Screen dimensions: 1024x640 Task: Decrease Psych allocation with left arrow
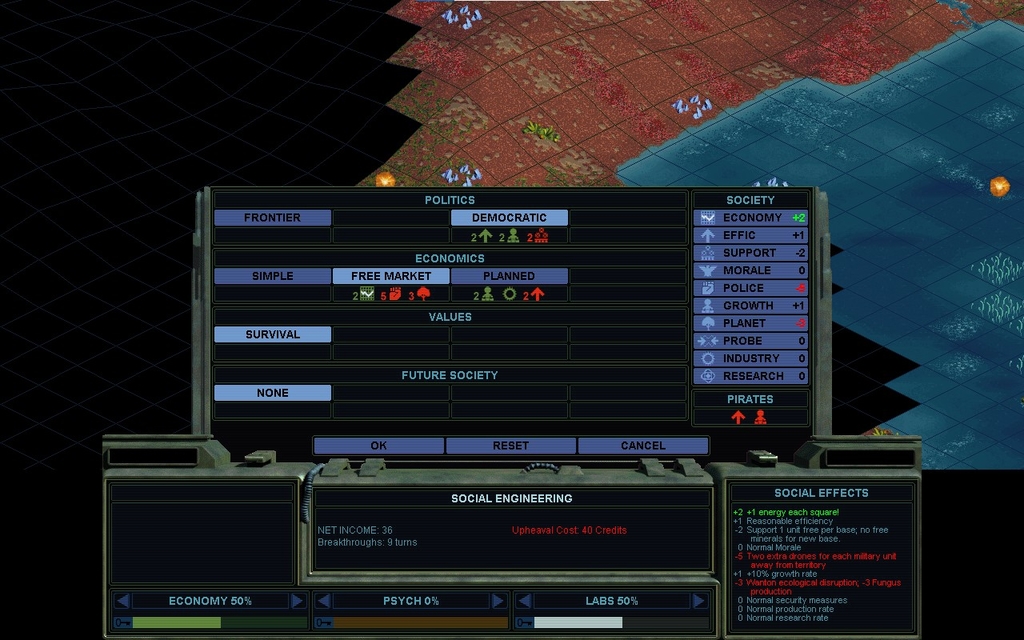pyautogui.click(x=323, y=601)
